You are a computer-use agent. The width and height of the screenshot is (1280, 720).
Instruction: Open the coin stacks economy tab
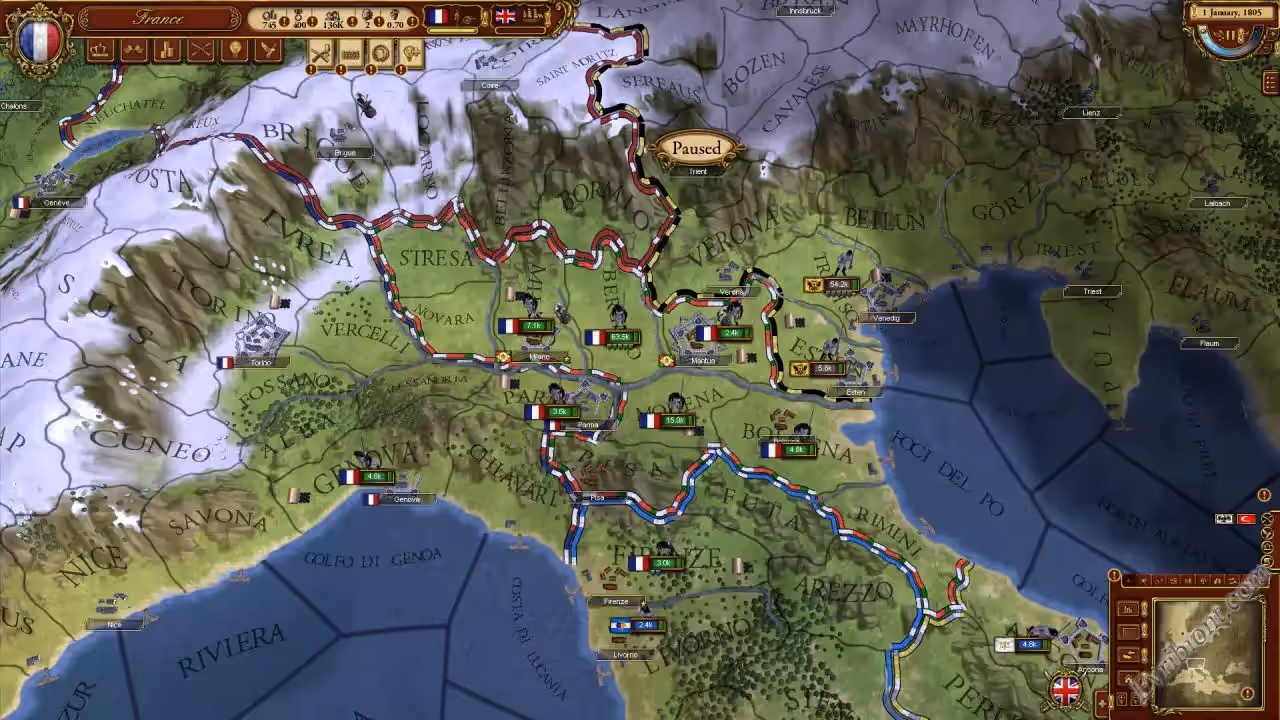tap(167, 50)
